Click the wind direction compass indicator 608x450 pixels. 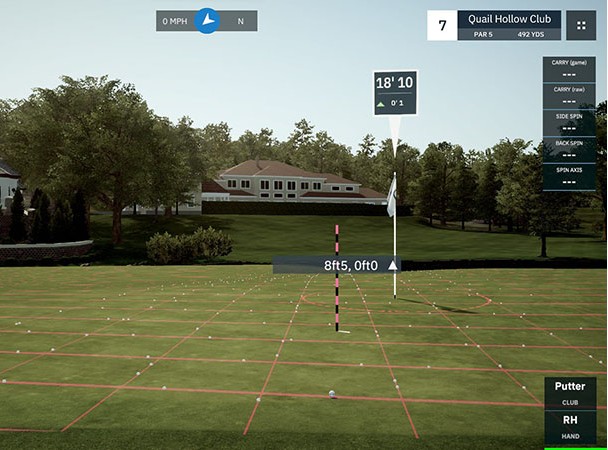pyautogui.click(x=207, y=20)
